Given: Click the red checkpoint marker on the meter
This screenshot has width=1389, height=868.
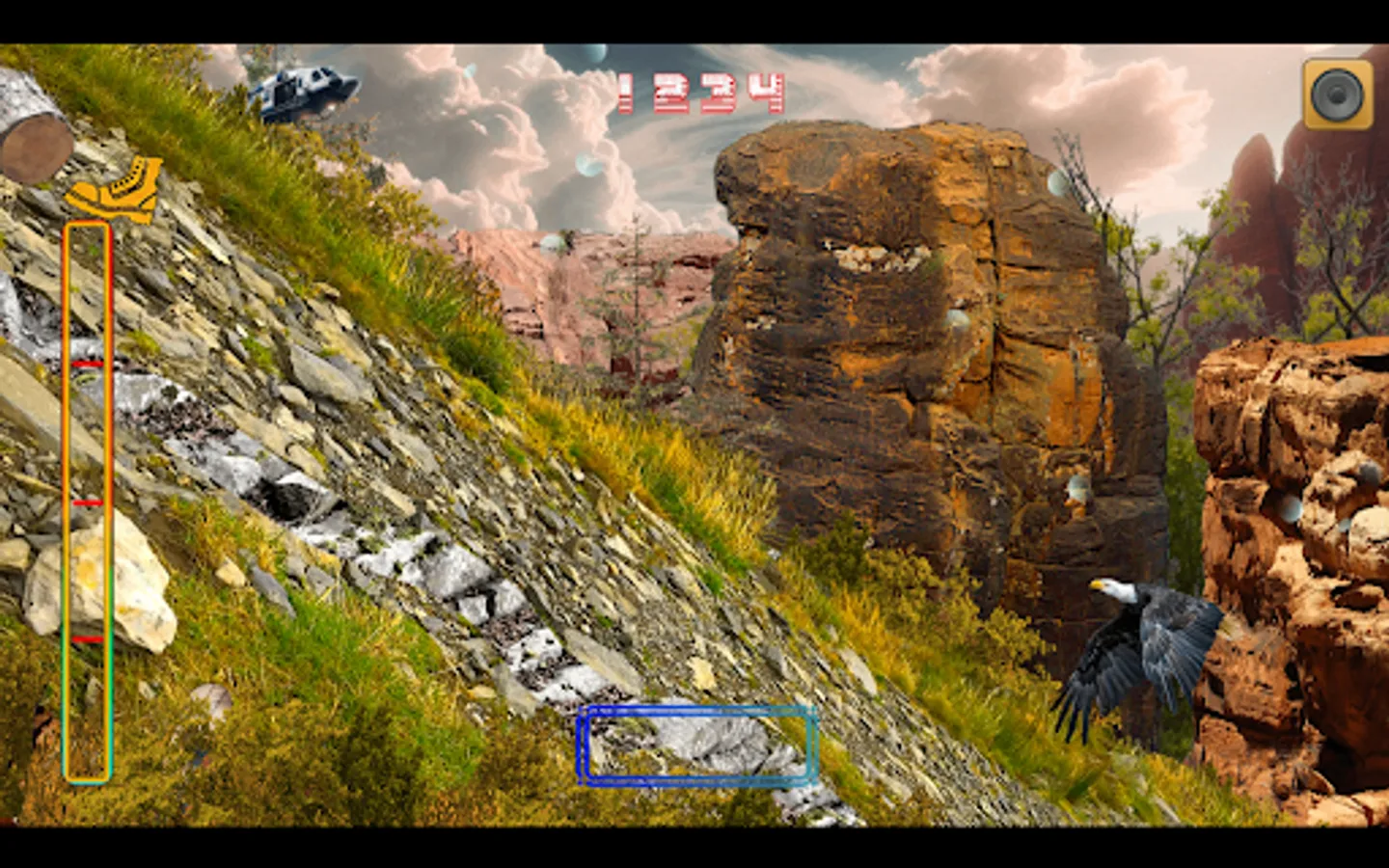Looking at the screenshot, I should 87,365.
